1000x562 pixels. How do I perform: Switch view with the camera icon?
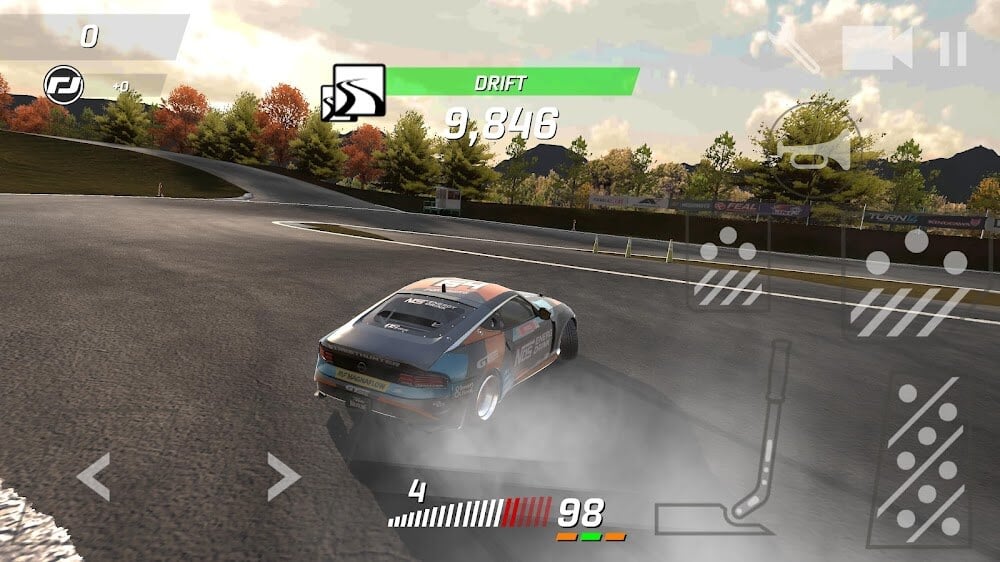coord(876,49)
